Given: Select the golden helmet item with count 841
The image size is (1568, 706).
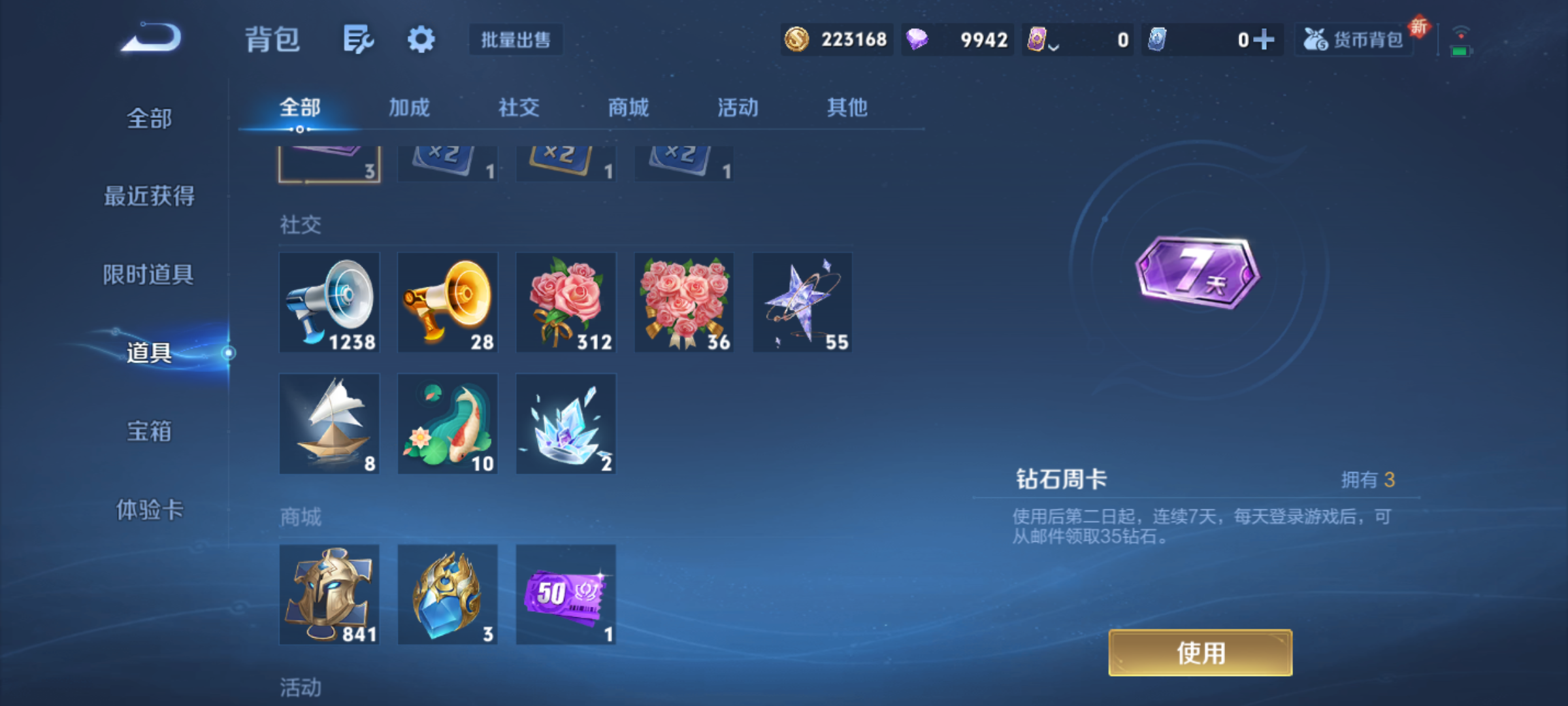Looking at the screenshot, I should 329,594.
